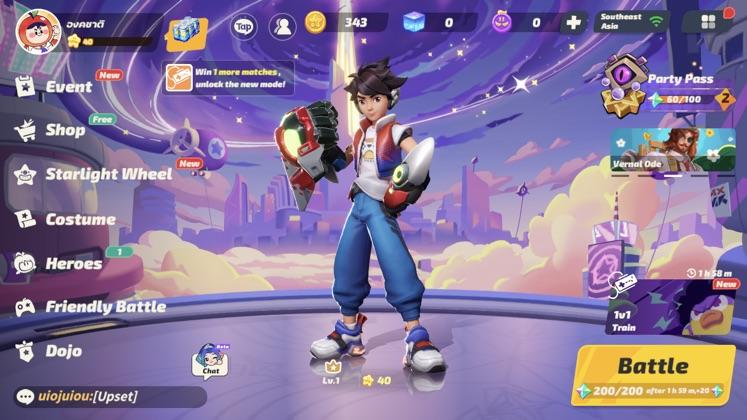Open the new mode unlock banner
This screenshot has width=747, height=420.
(x=230, y=77)
